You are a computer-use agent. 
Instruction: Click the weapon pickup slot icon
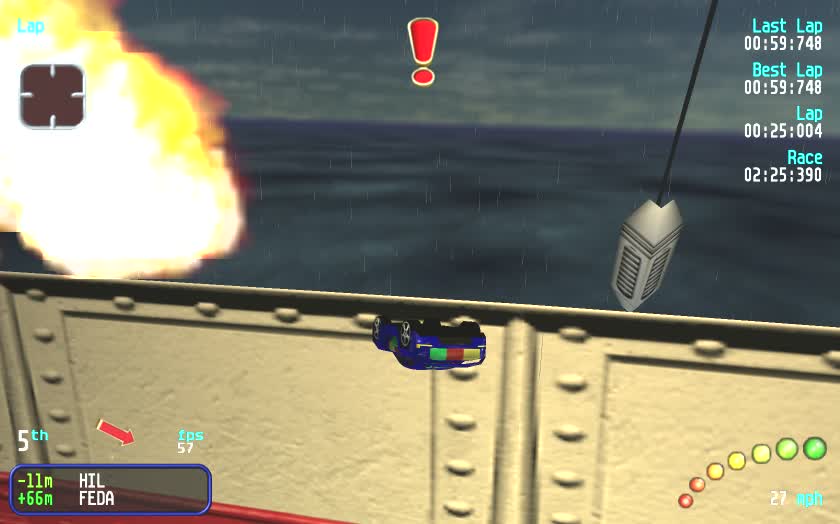(52, 96)
